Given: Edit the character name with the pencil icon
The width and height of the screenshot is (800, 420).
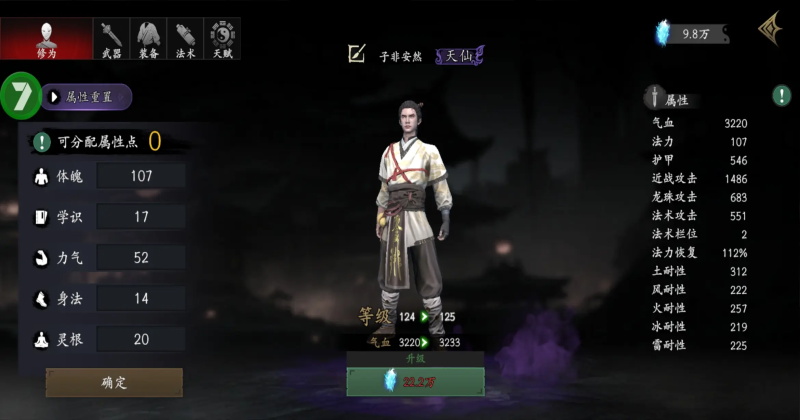Looking at the screenshot, I should click(356, 55).
